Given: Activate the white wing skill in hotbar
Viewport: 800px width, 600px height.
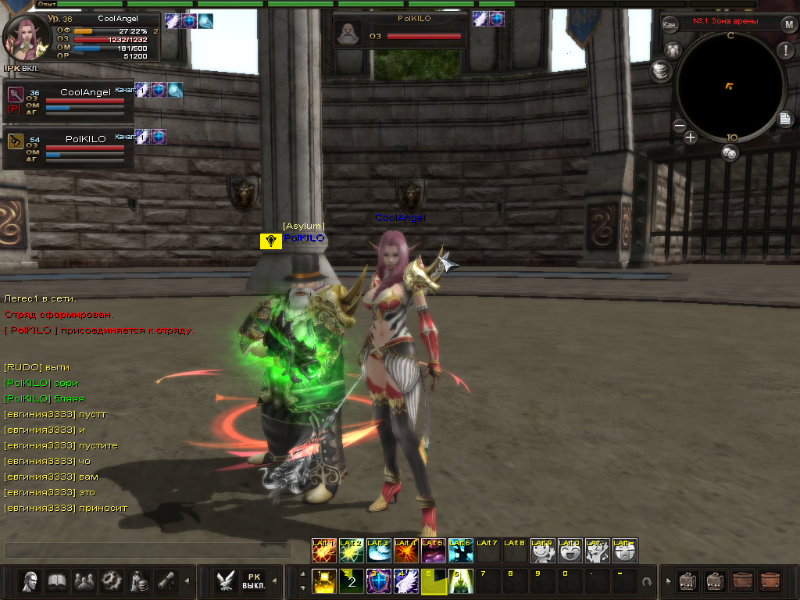Looking at the screenshot, I should click(x=405, y=580).
